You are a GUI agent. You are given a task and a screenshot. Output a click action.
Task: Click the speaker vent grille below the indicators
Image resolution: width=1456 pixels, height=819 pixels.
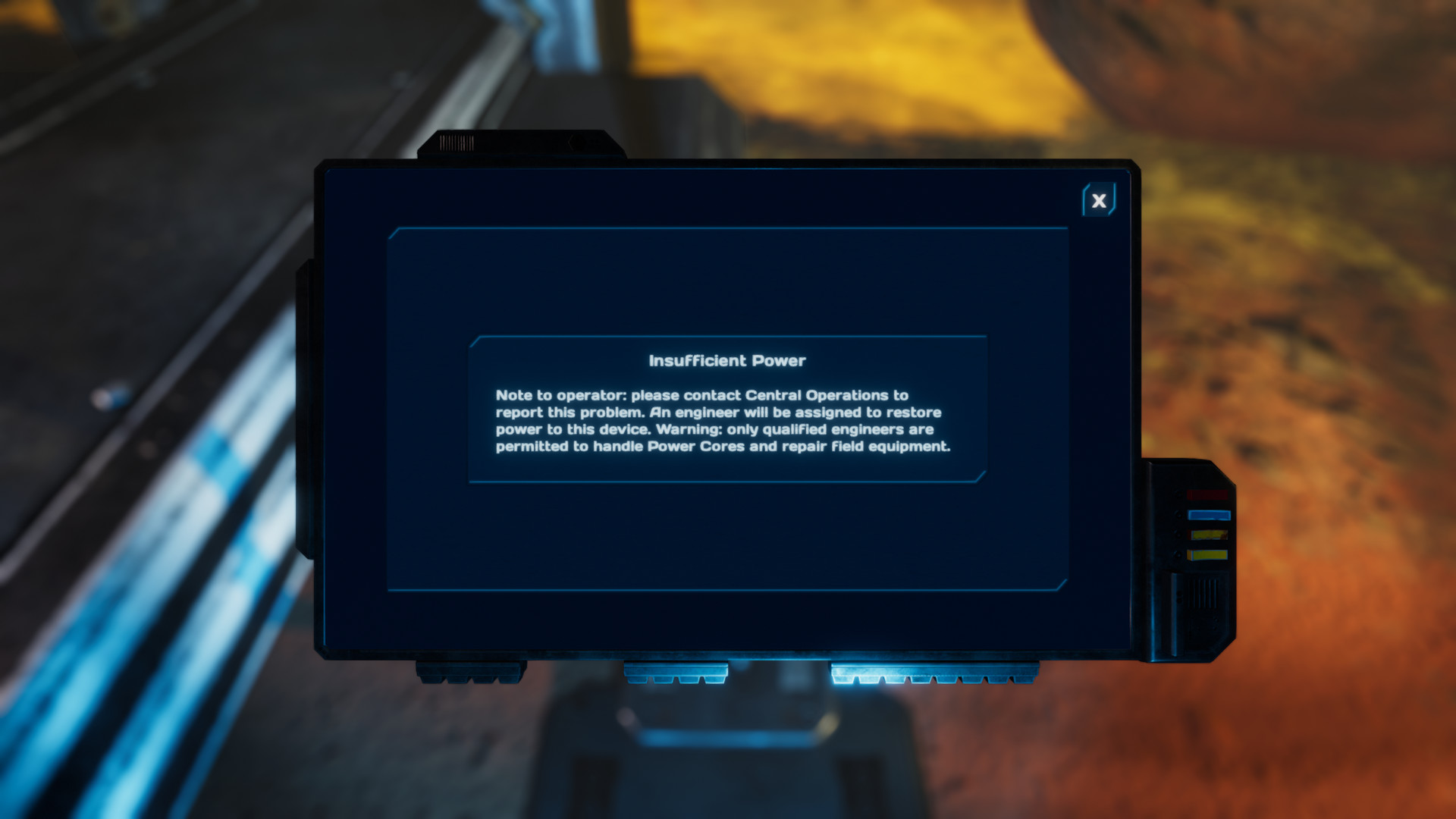1204,592
